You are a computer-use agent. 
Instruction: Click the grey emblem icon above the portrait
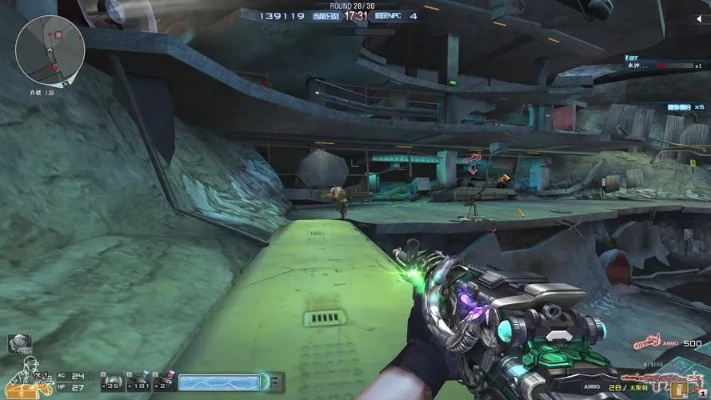click(19, 343)
